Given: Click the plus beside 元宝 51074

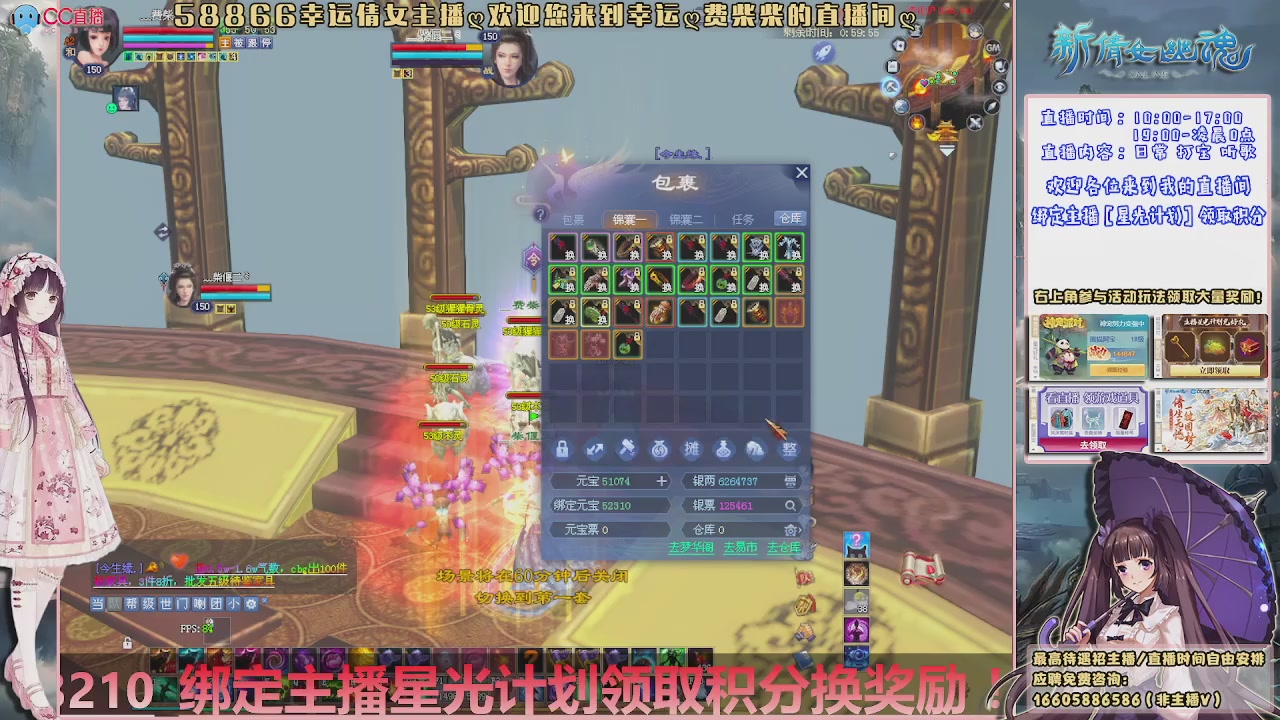Looking at the screenshot, I should [x=662, y=481].
